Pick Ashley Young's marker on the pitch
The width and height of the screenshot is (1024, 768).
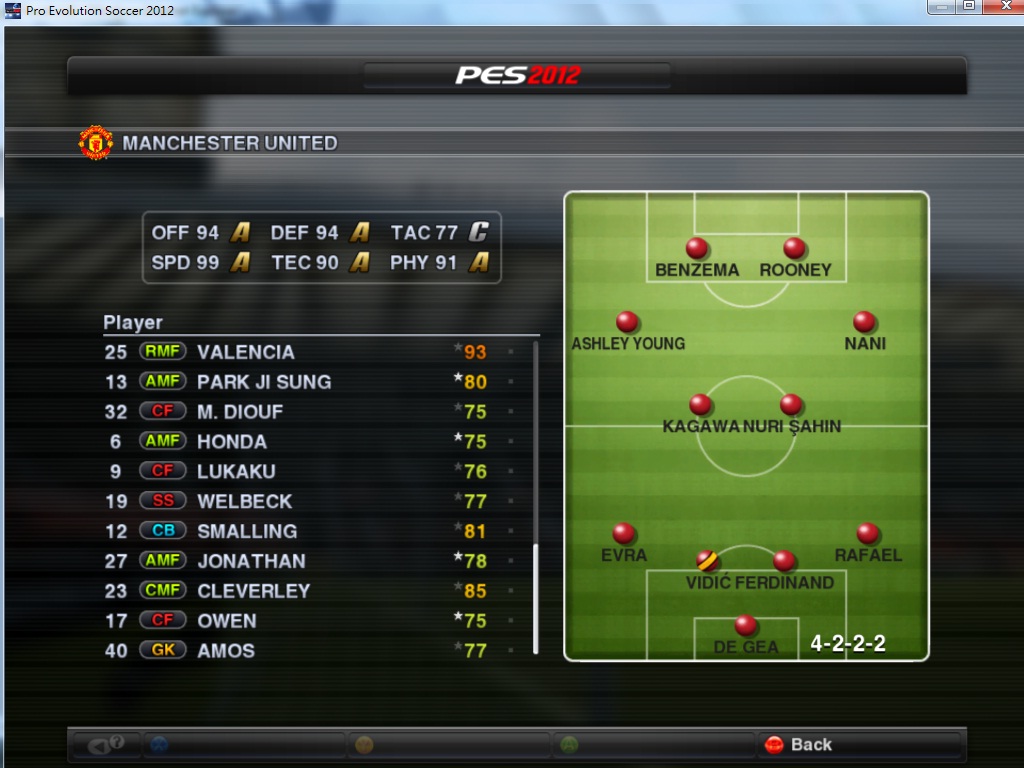(628, 322)
